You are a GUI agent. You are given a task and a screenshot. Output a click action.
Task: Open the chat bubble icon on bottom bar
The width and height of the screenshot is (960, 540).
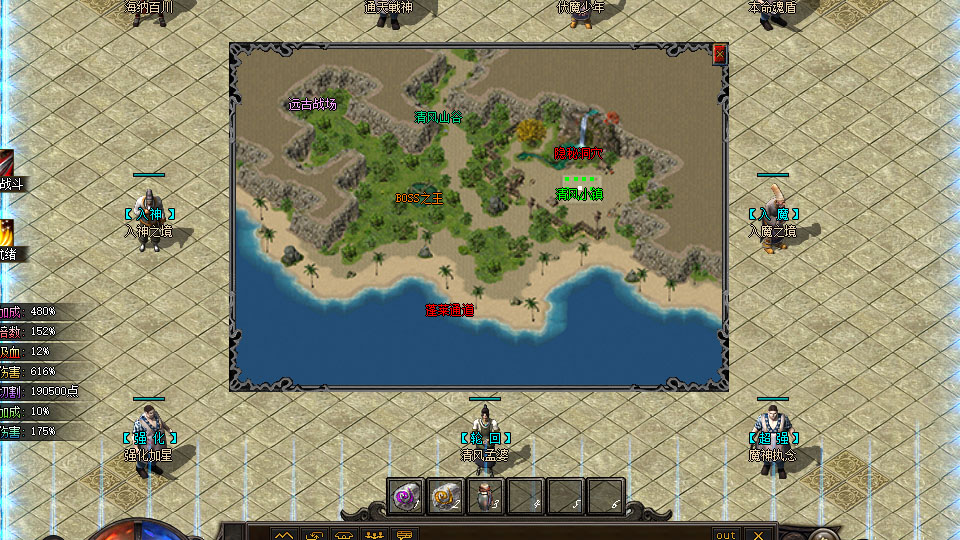405,534
